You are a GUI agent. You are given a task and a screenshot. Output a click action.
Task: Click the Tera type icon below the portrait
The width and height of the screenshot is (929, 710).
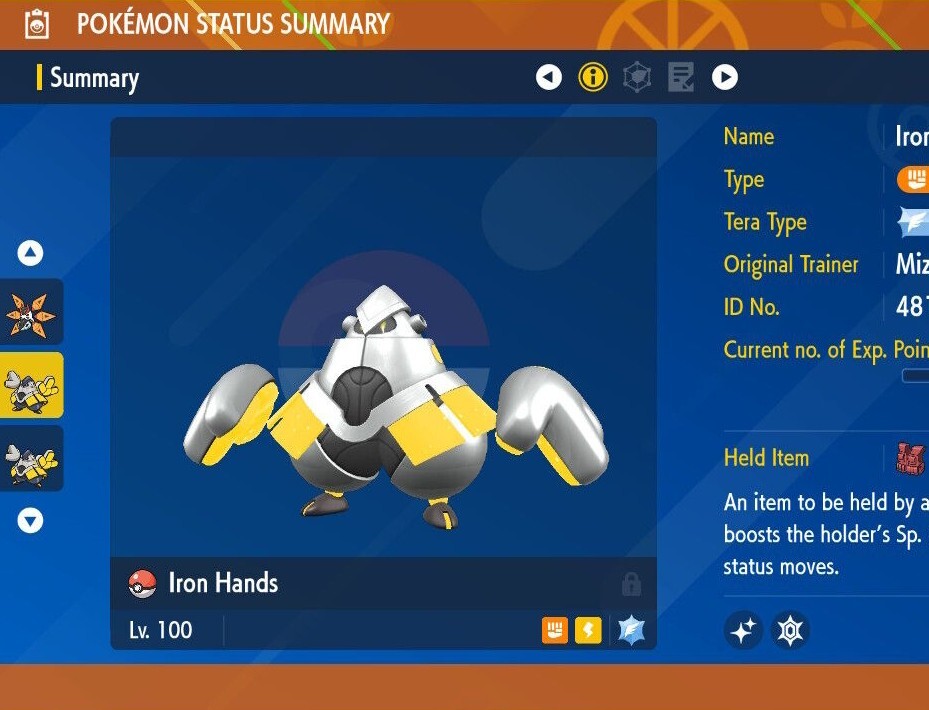click(631, 630)
